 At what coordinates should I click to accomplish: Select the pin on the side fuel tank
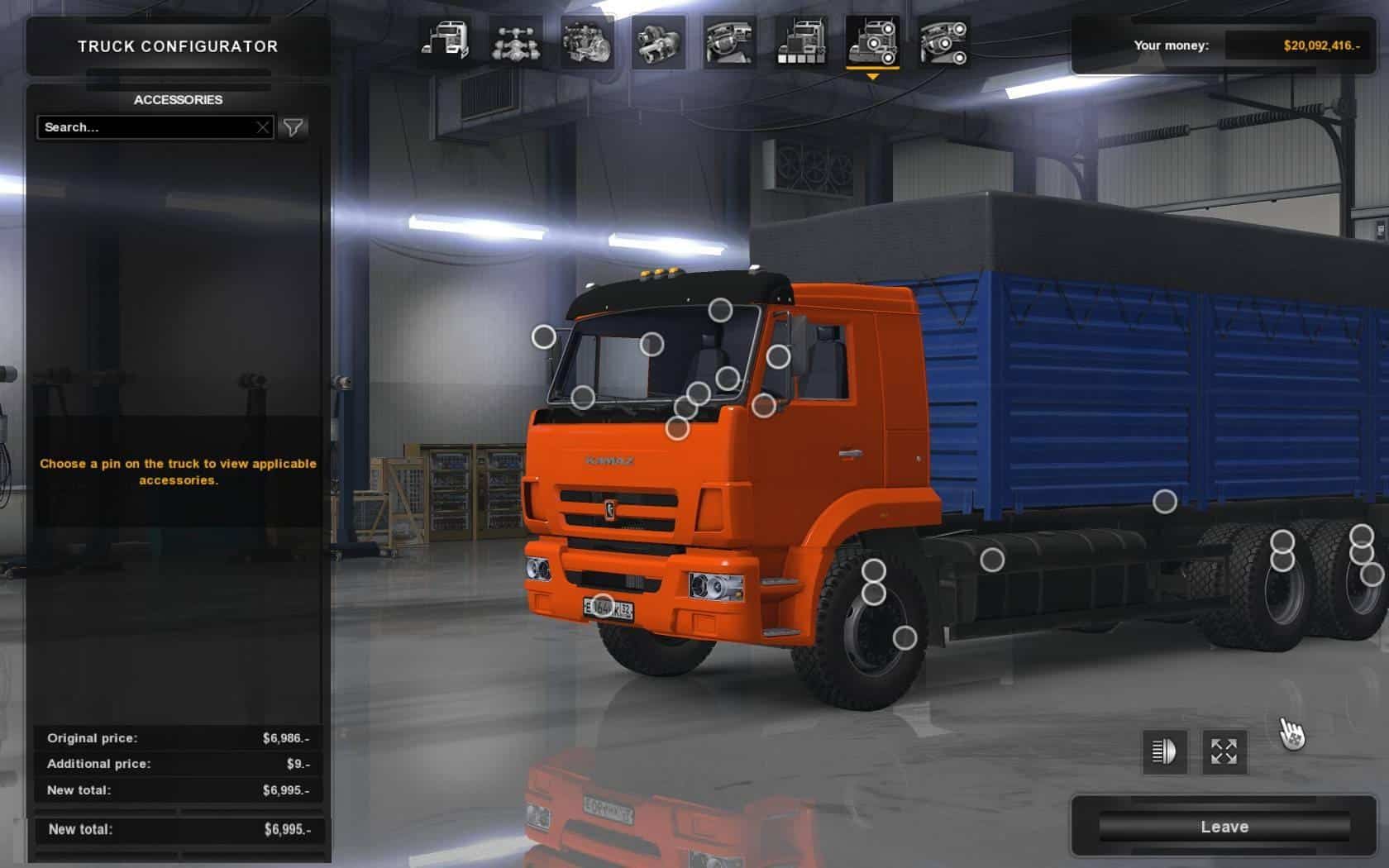(x=991, y=560)
